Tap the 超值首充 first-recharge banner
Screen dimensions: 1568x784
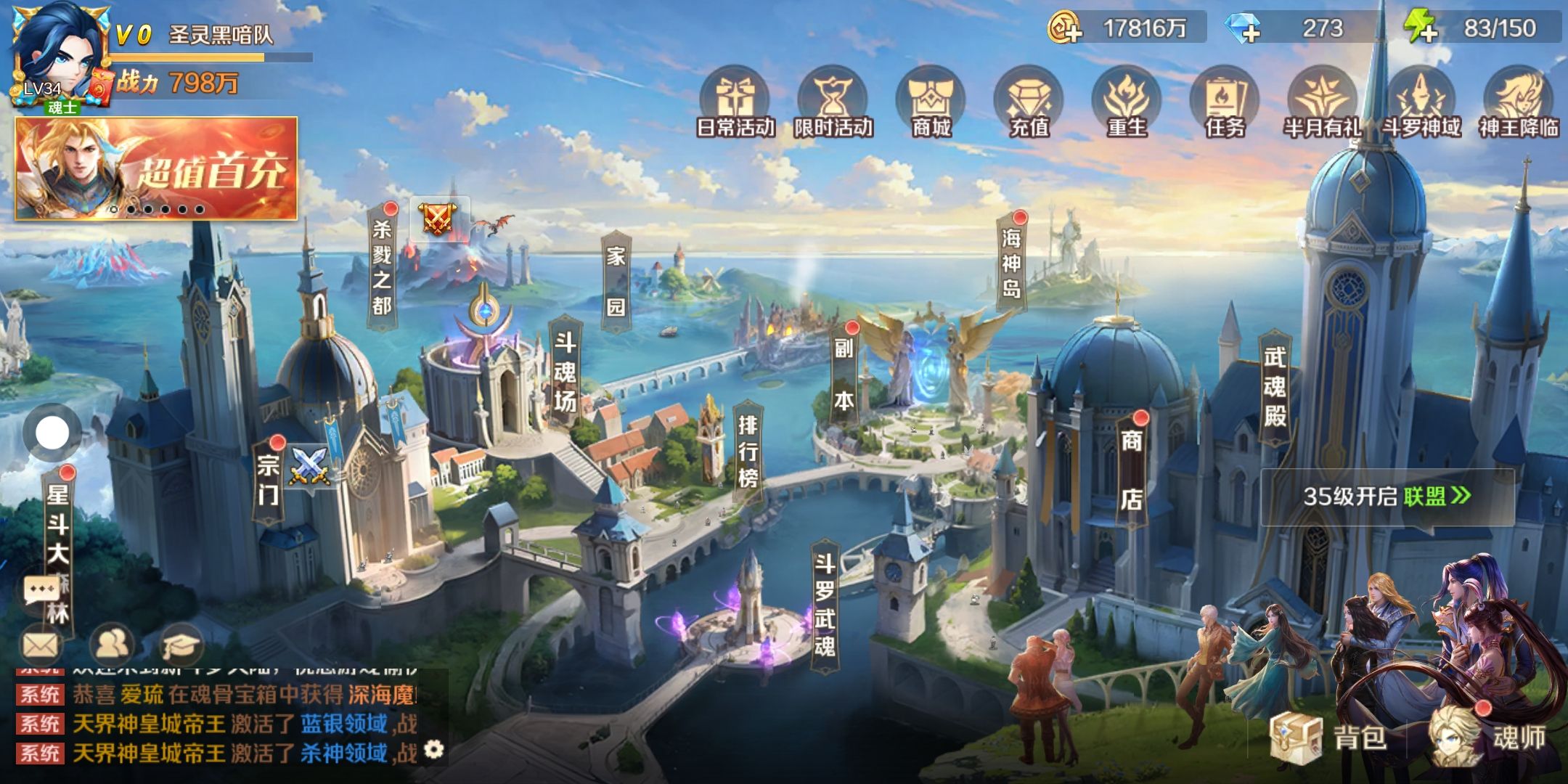[156, 168]
